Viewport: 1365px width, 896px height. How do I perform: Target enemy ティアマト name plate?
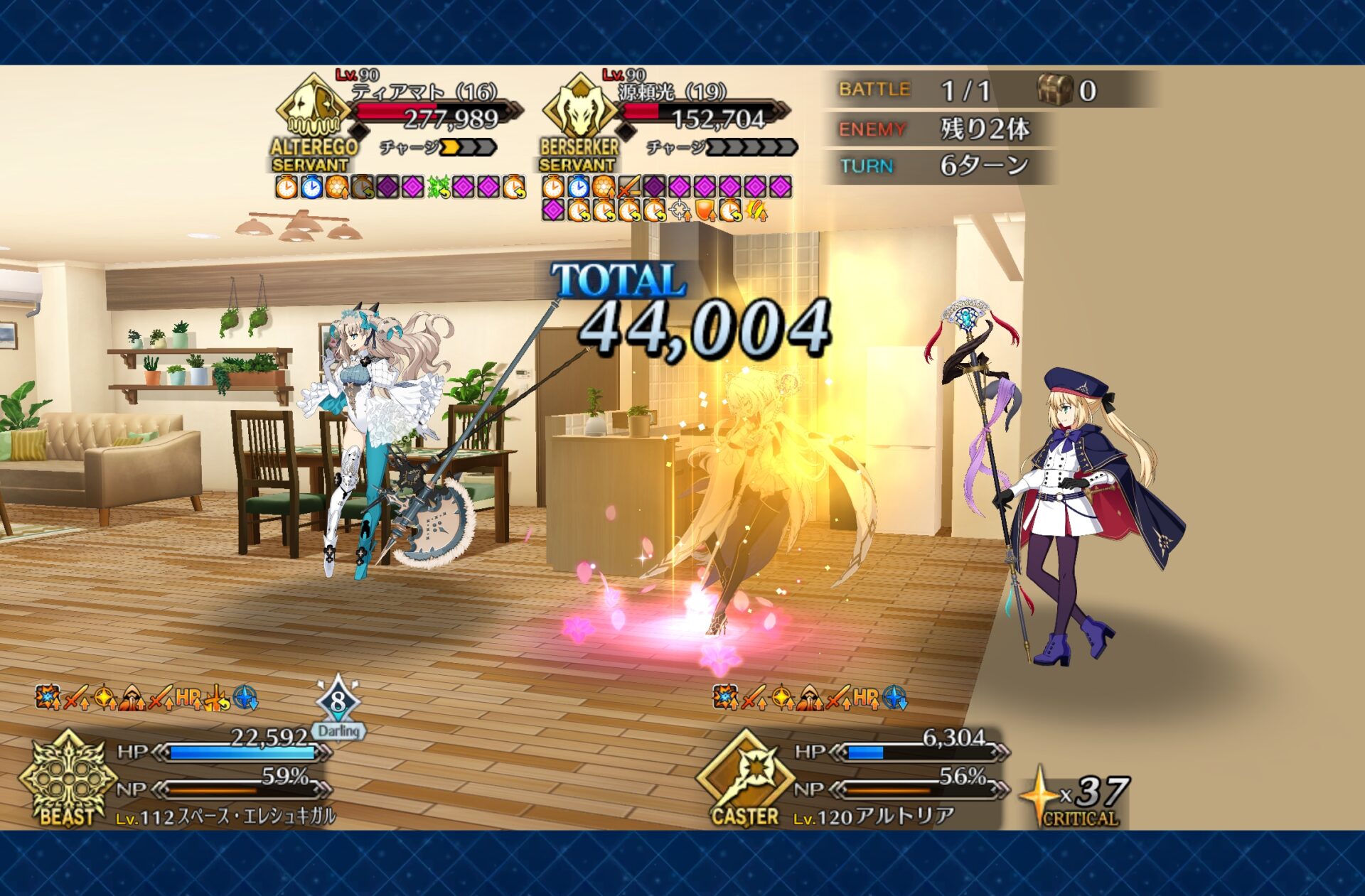click(424, 92)
